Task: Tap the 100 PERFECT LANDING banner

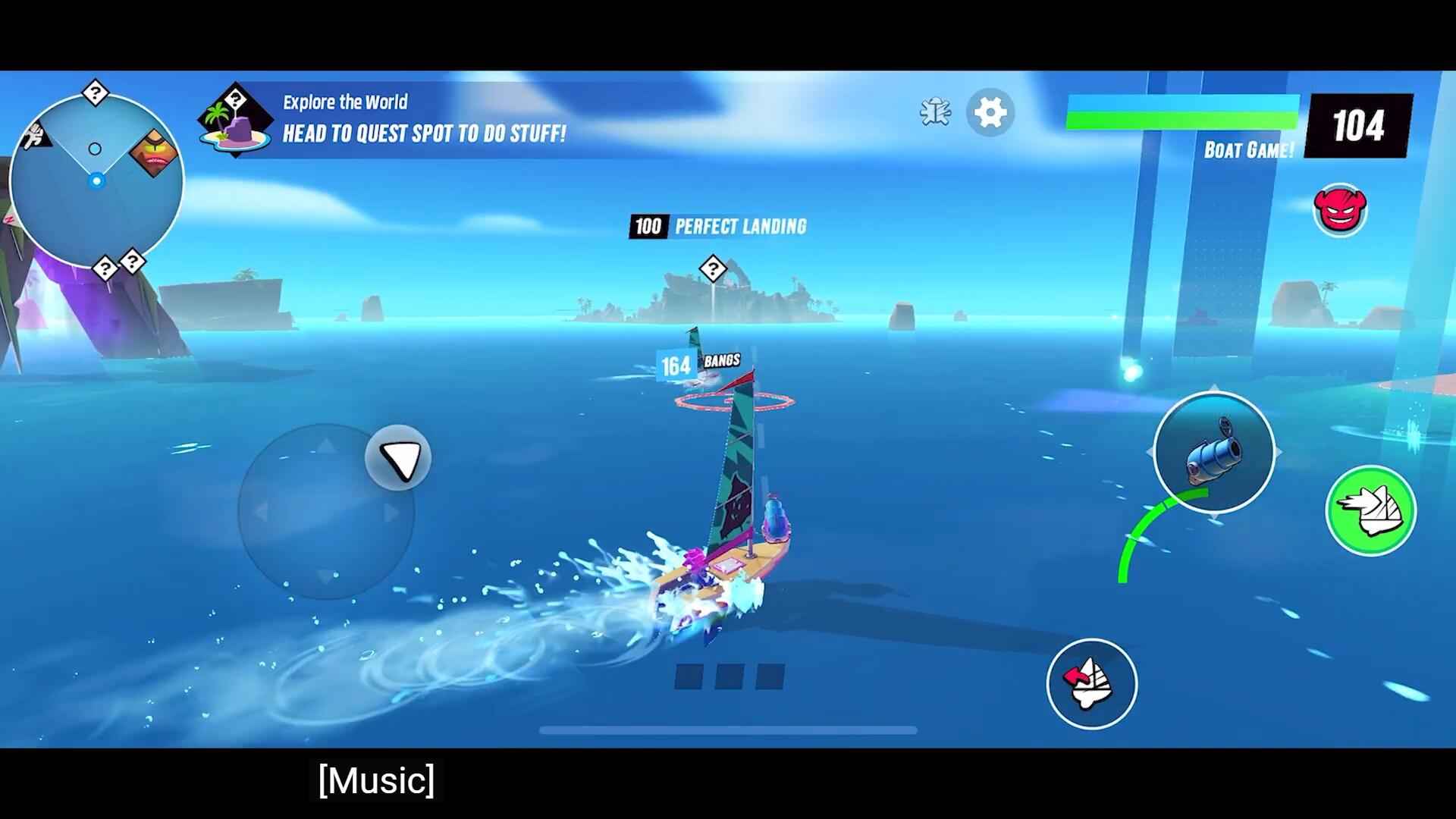Action: tap(717, 226)
